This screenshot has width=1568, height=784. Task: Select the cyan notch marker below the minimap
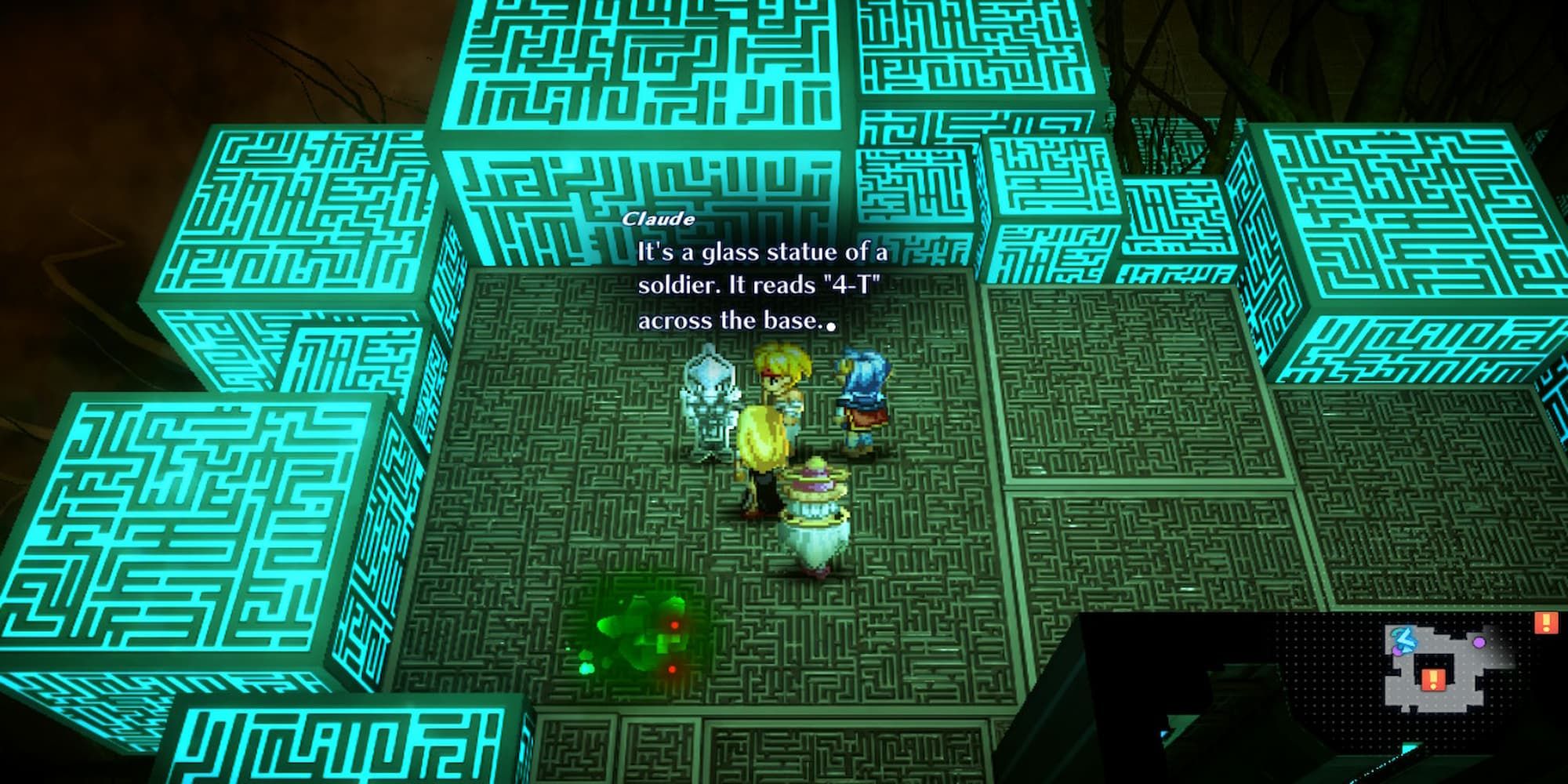tap(1409, 746)
